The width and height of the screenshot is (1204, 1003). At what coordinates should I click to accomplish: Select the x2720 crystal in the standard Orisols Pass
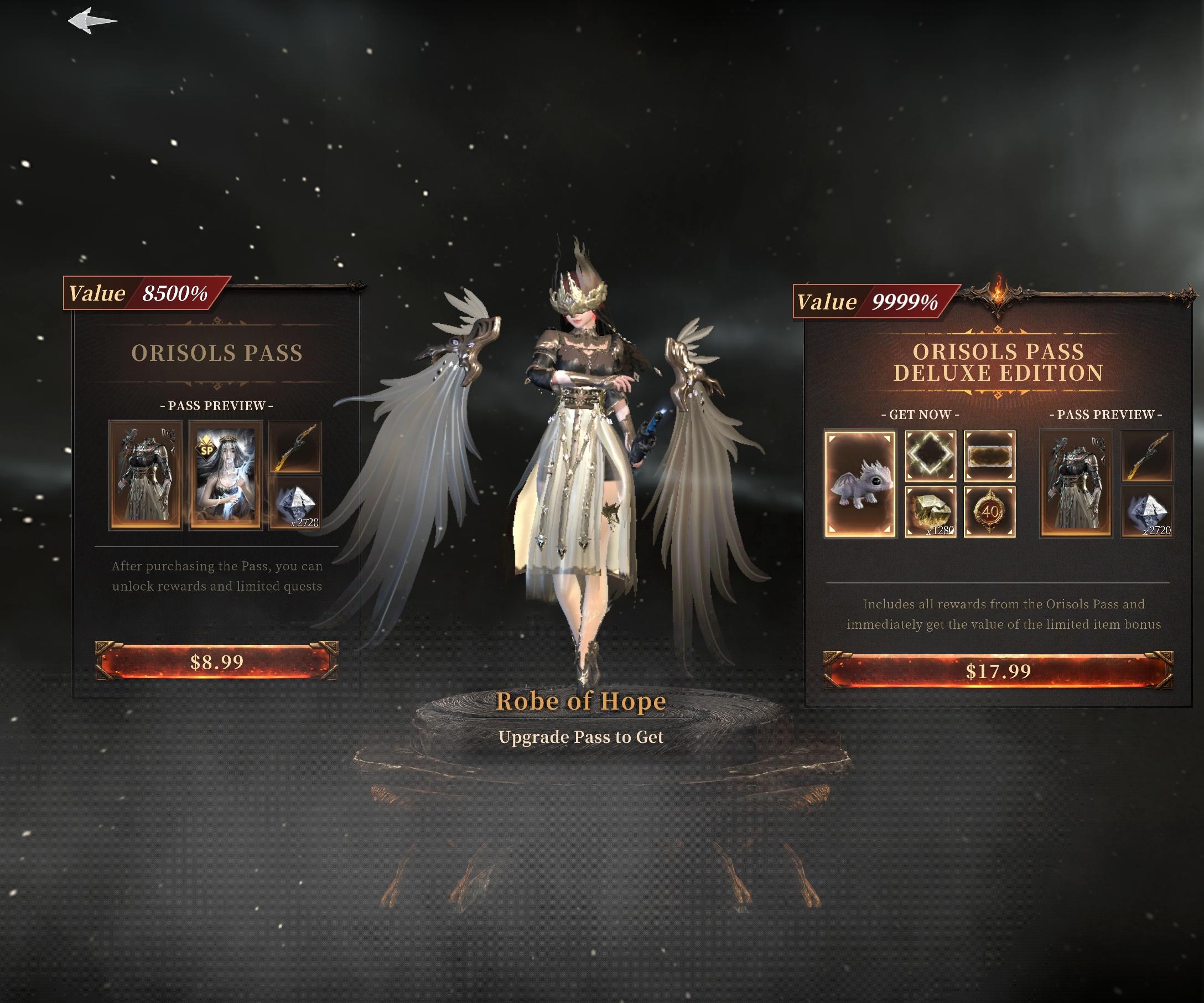click(295, 503)
